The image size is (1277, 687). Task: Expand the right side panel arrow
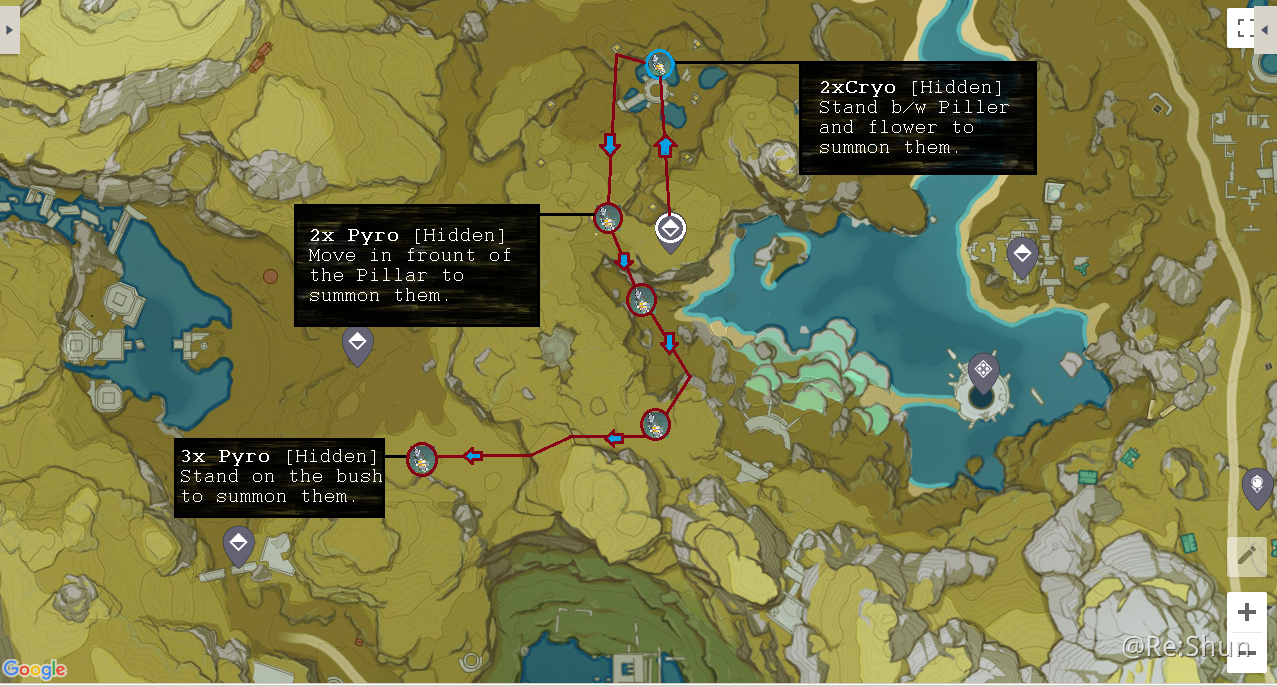click(x=1266, y=30)
